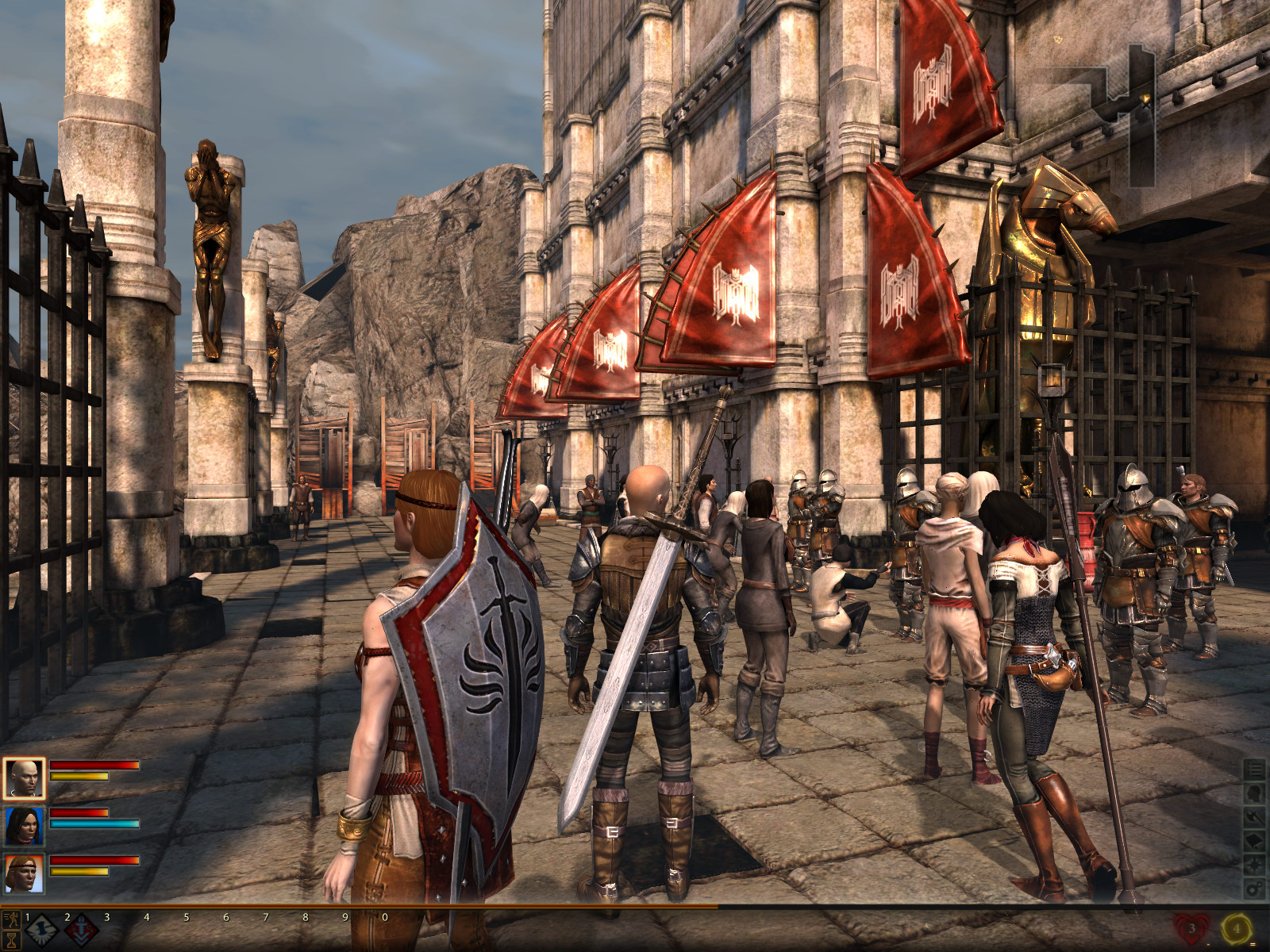
Task: Select the dark-haired woman party portrait
Action: click(24, 826)
